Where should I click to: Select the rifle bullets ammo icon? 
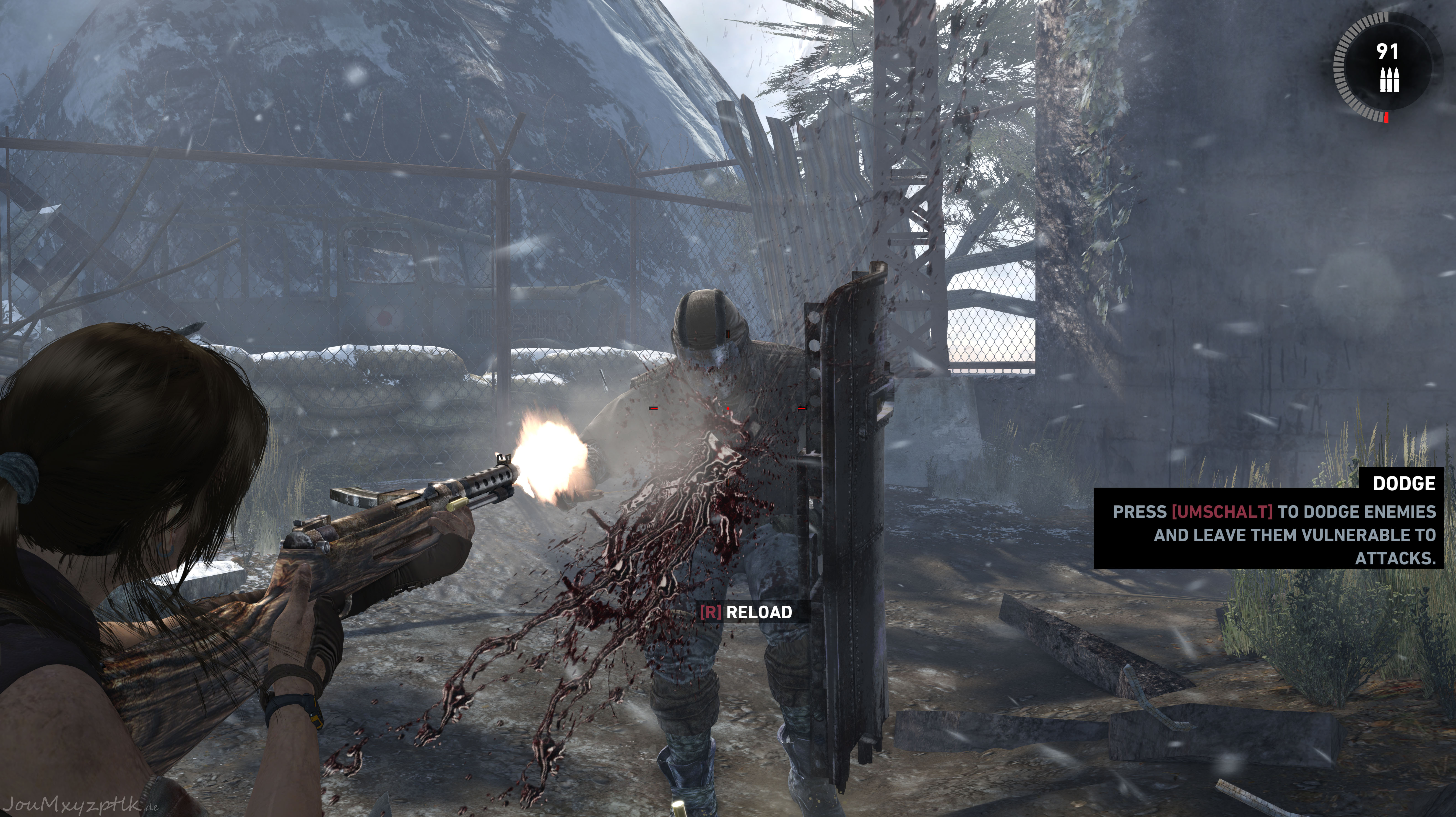coord(1388,80)
